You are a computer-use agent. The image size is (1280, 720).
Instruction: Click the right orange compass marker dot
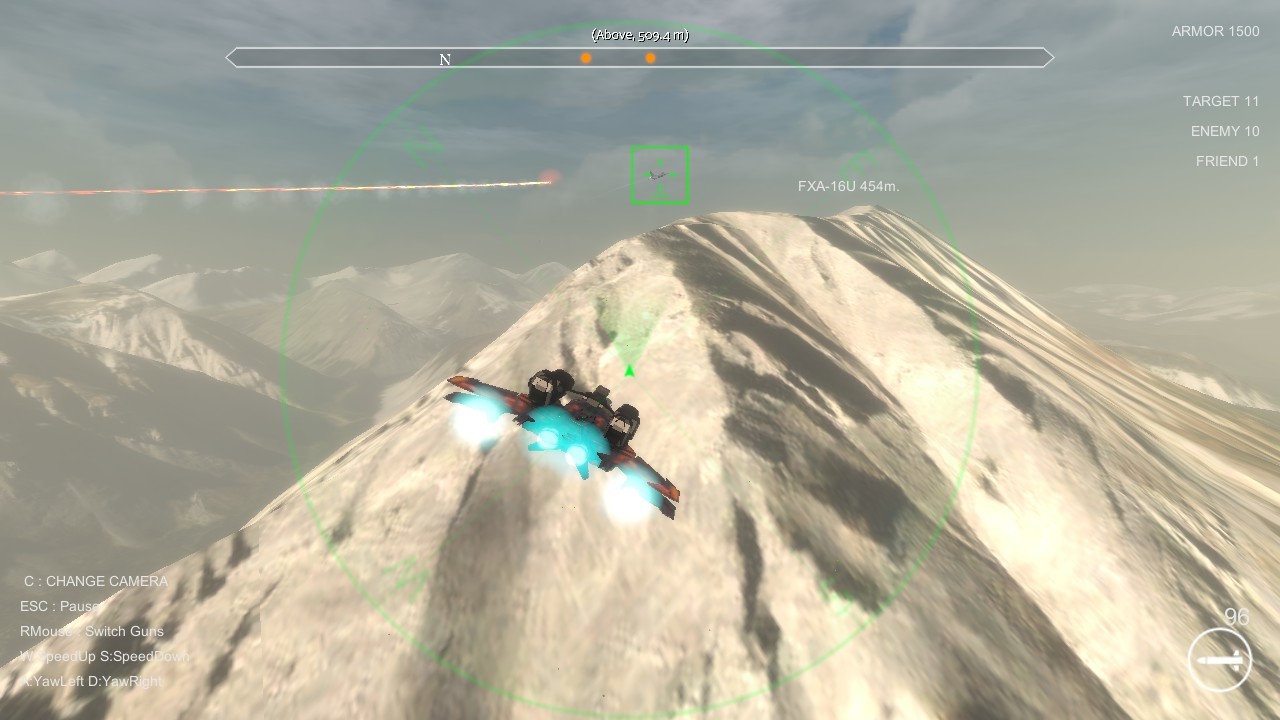(650, 58)
